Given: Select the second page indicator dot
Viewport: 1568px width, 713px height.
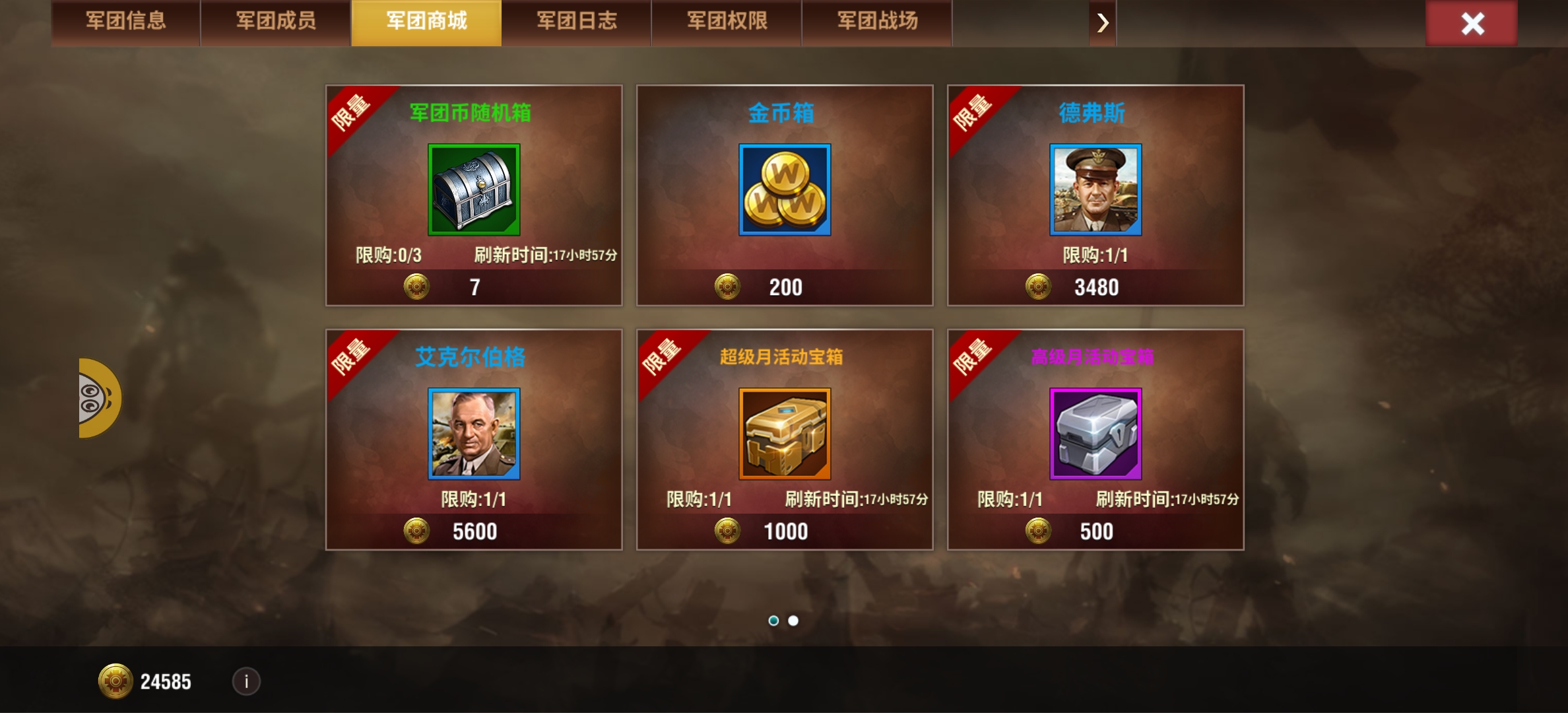Looking at the screenshot, I should pos(794,621).
